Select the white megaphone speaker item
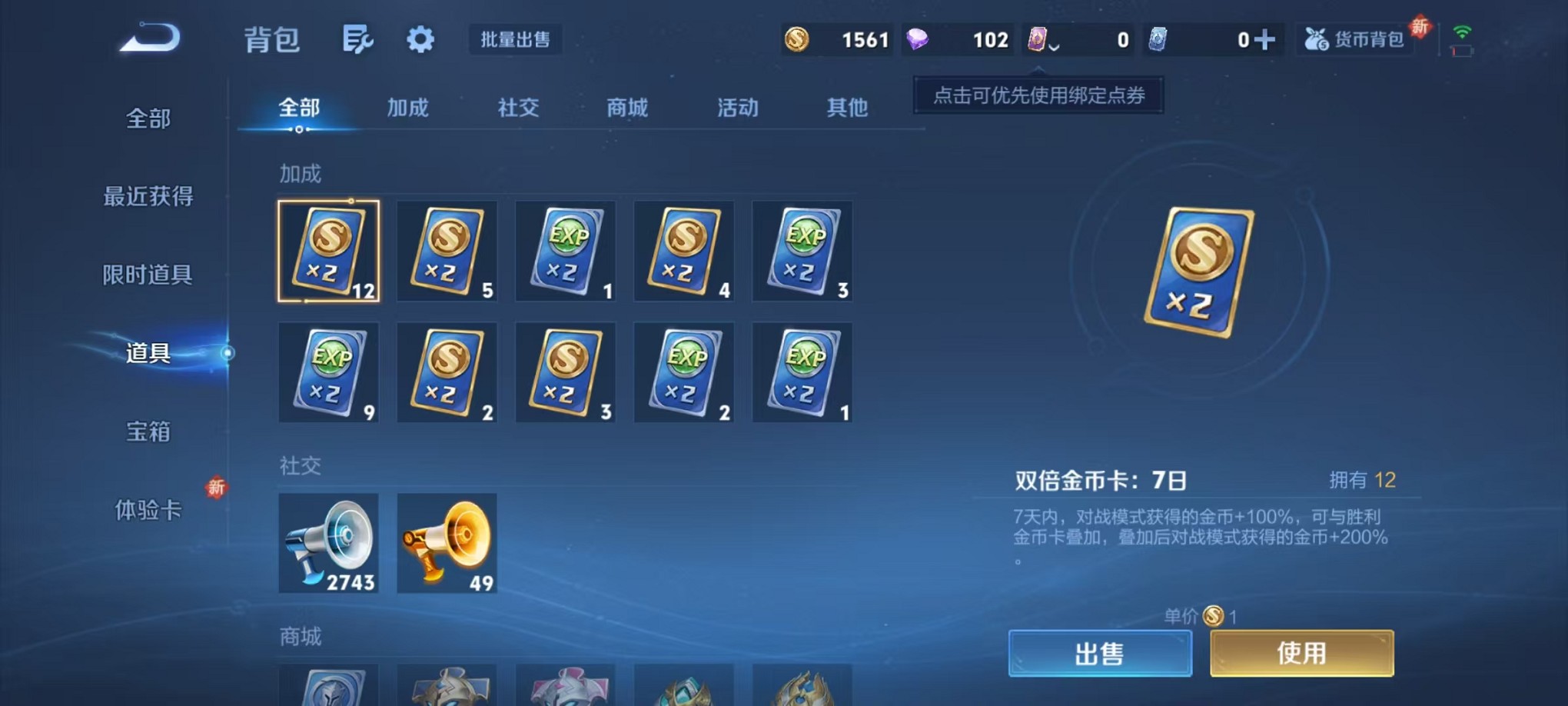The height and width of the screenshot is (706, 1568). [x=329, y=542]
